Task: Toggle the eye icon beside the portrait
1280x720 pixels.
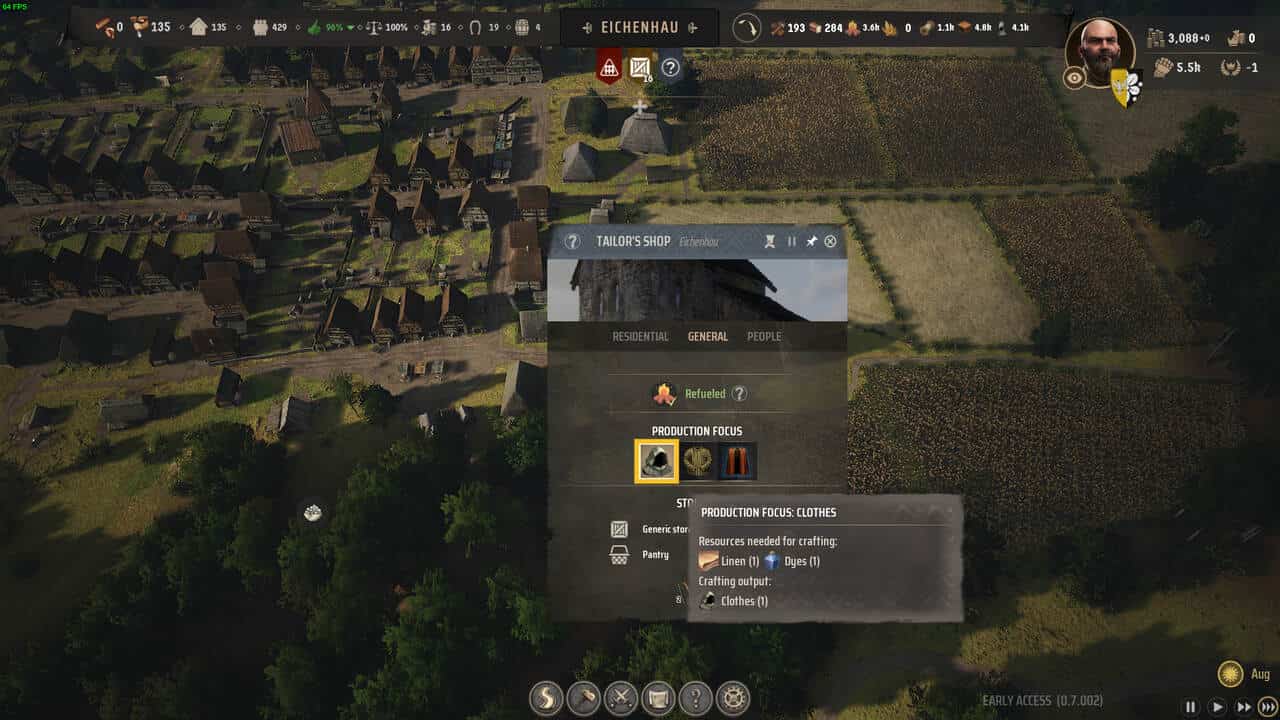Action: pyautogui.click(x=1074, y=78)
